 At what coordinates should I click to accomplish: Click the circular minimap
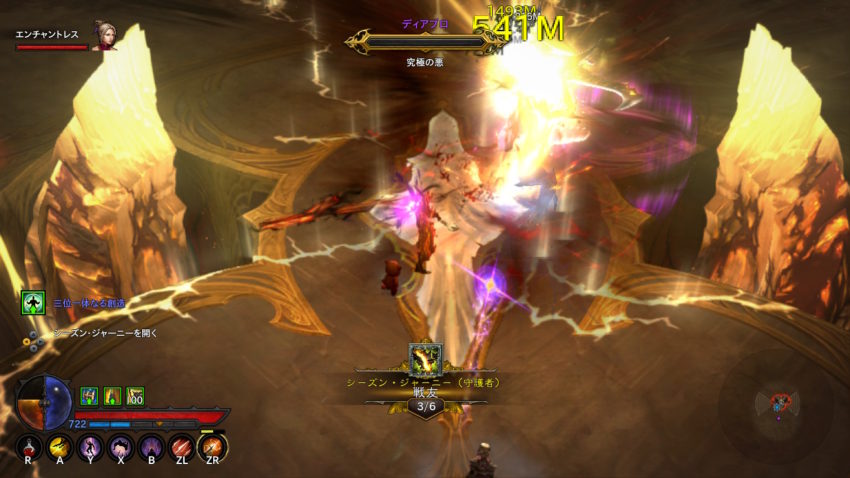pyautogui.click(x=776, y=401)
